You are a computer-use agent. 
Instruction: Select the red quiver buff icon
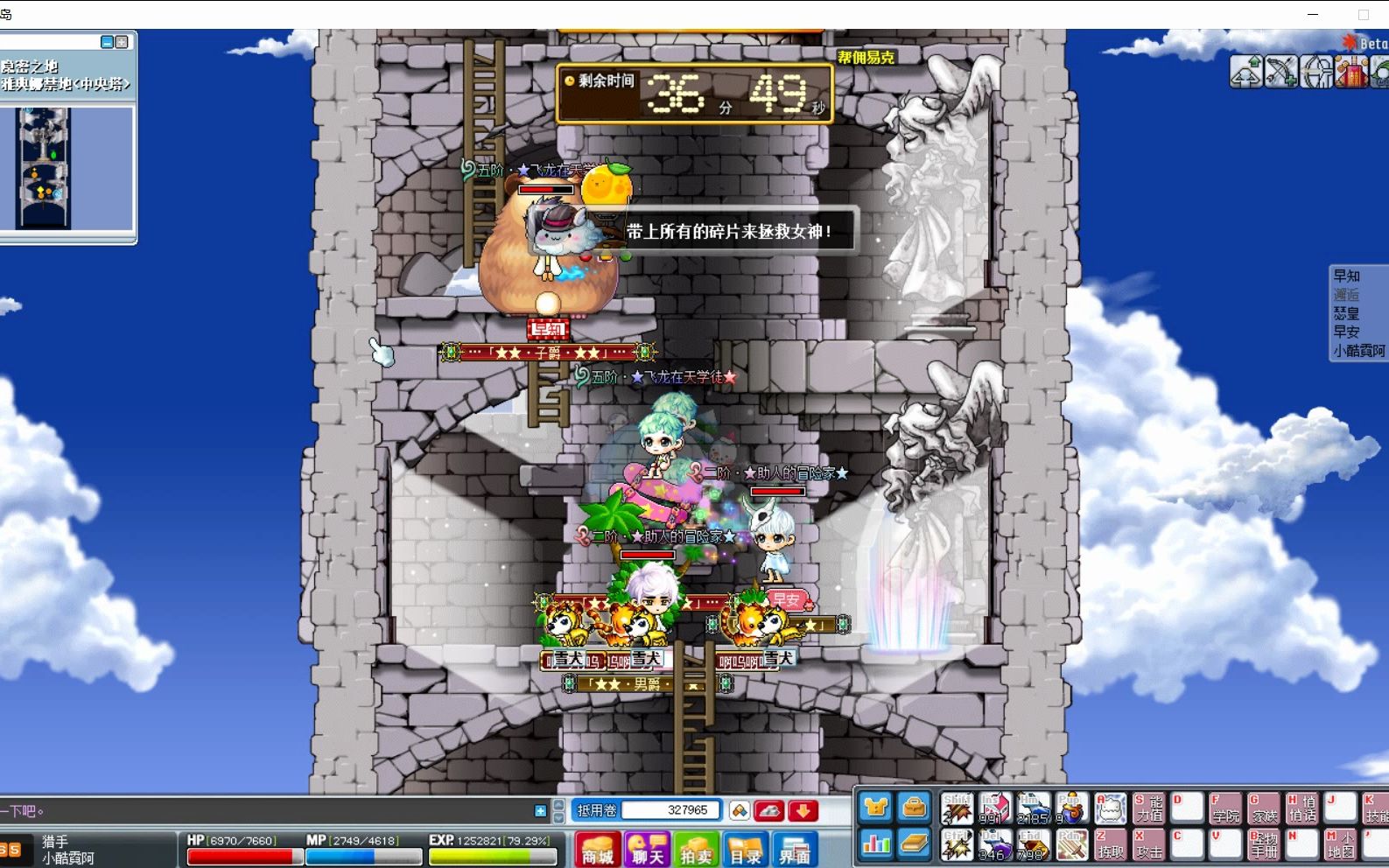pyautogui.click(x=1351, y=72)
